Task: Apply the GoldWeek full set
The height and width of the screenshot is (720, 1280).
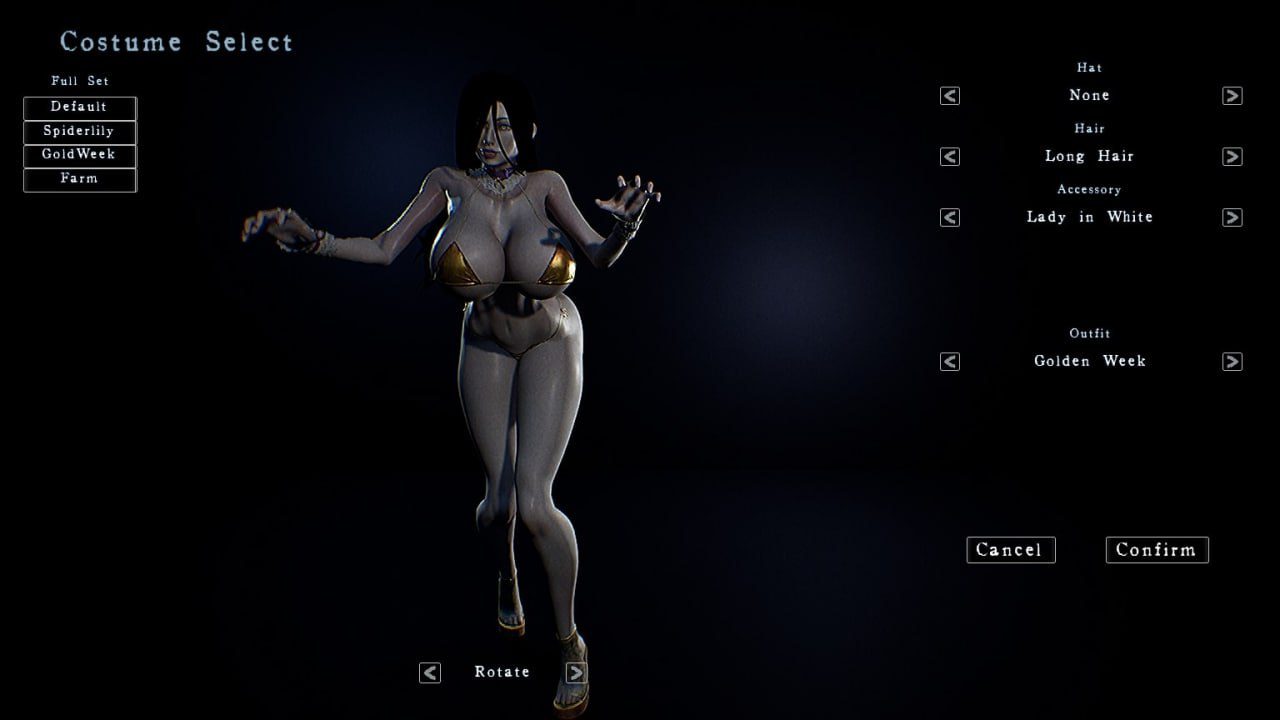Action: coord(79,155)
